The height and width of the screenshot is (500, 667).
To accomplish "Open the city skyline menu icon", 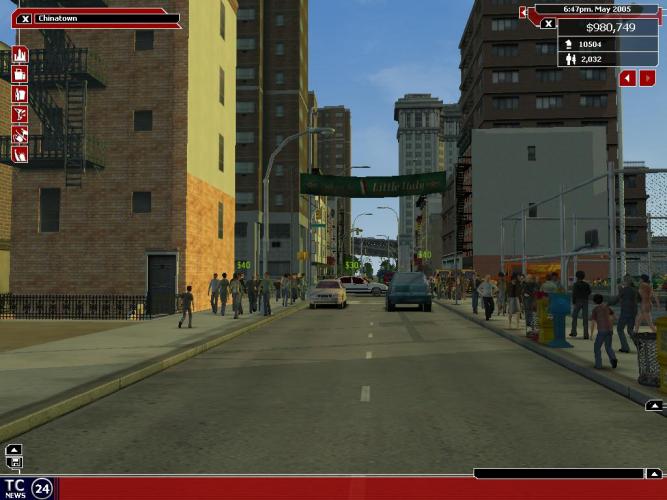I will pos(20,55).
